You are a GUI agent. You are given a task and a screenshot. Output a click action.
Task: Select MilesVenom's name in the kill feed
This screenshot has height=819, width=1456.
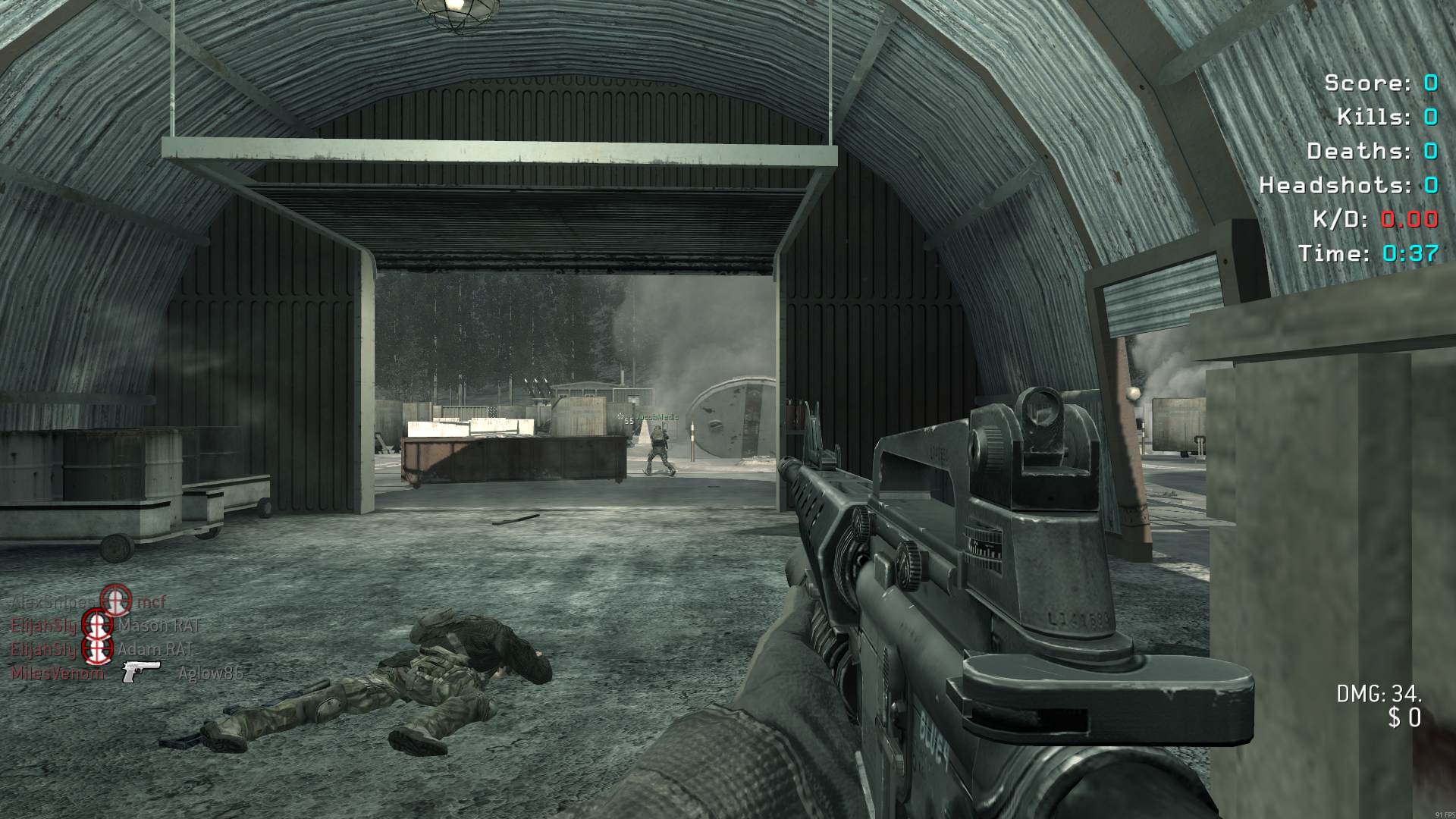coord(57,673)
